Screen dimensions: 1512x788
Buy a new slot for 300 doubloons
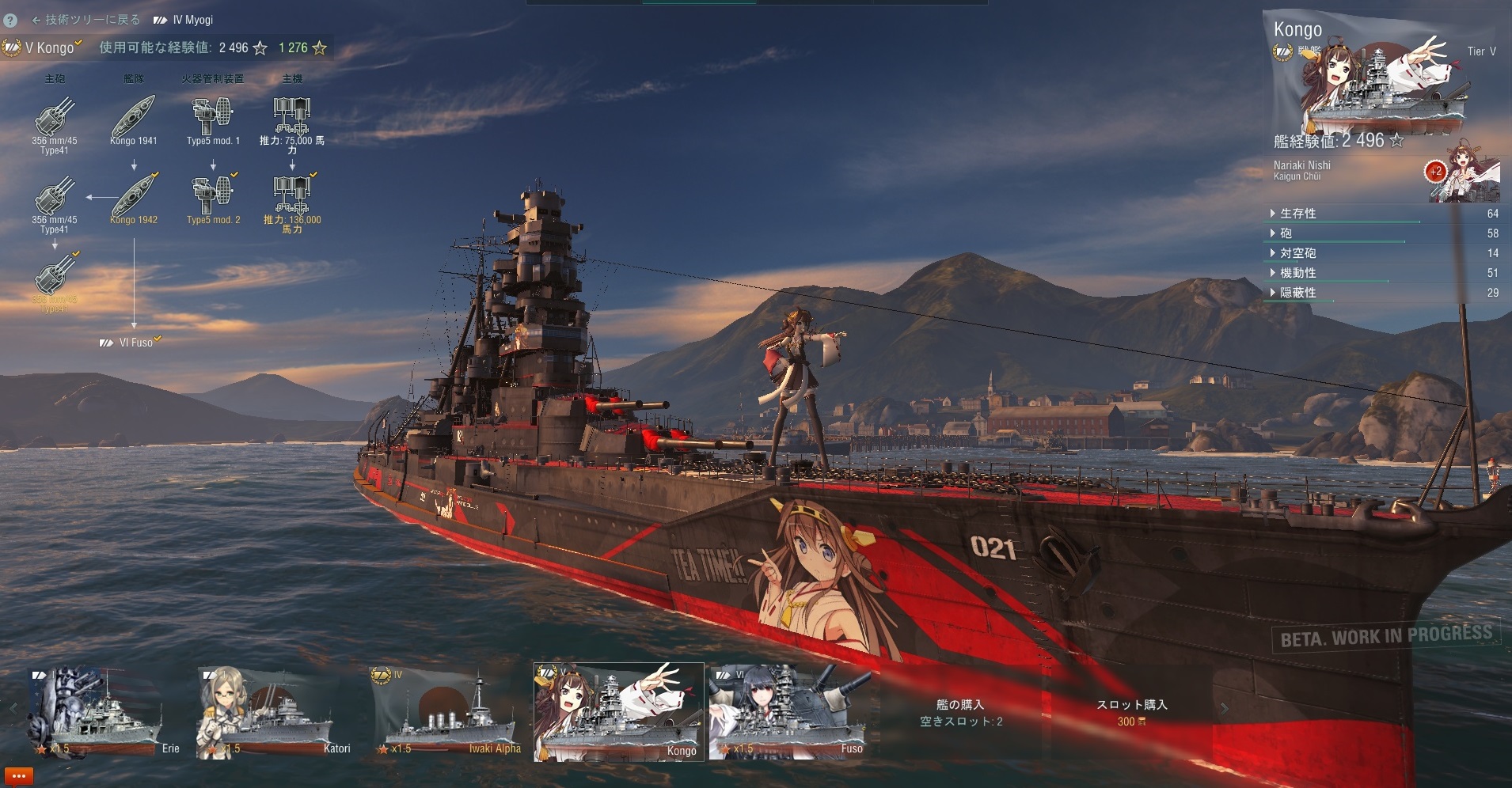click(1131, 712)
